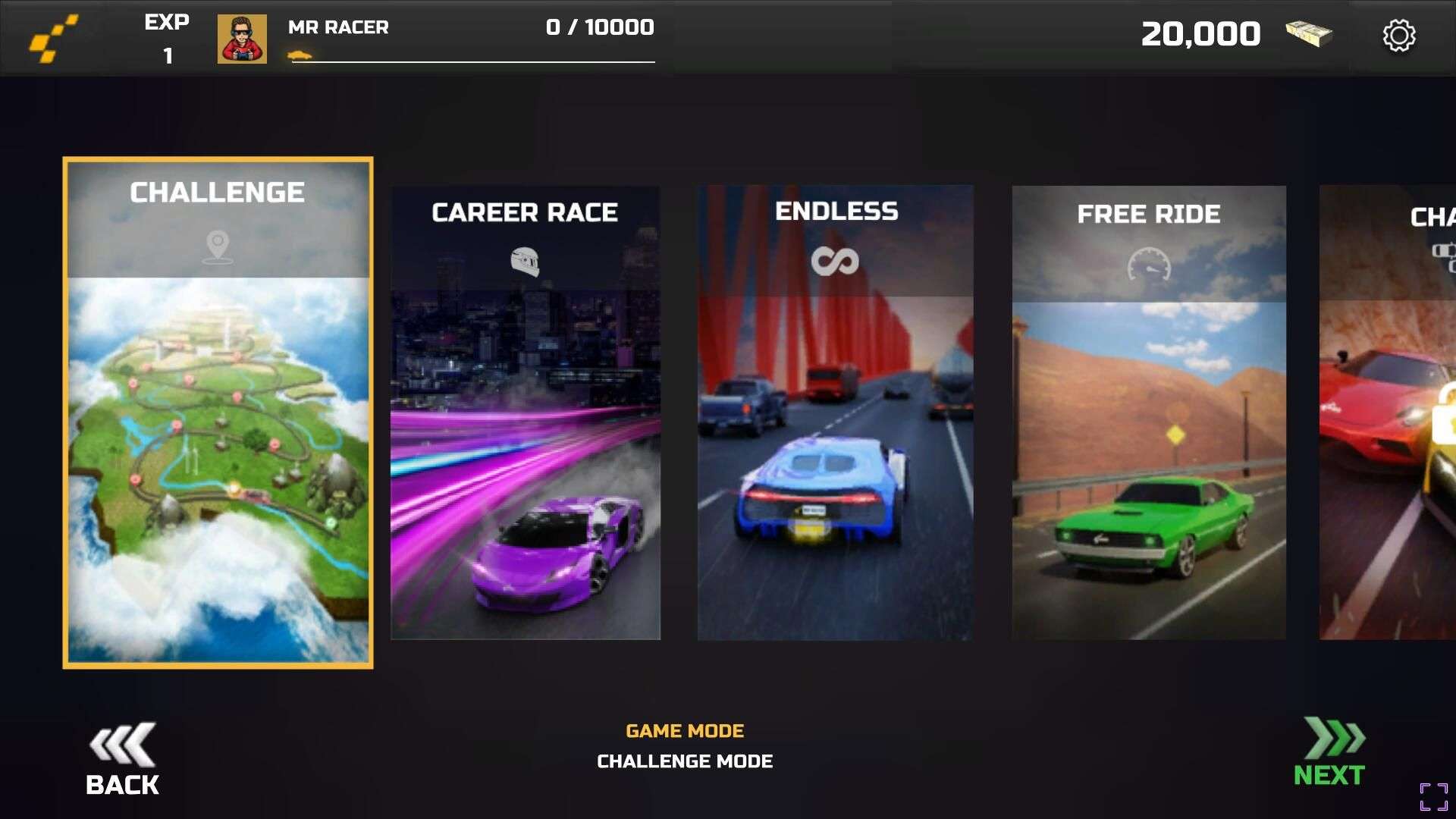Screen dimensions: 1456x819
Task: Choose the Career Race mode card
Action: click(x=525, y=413)
